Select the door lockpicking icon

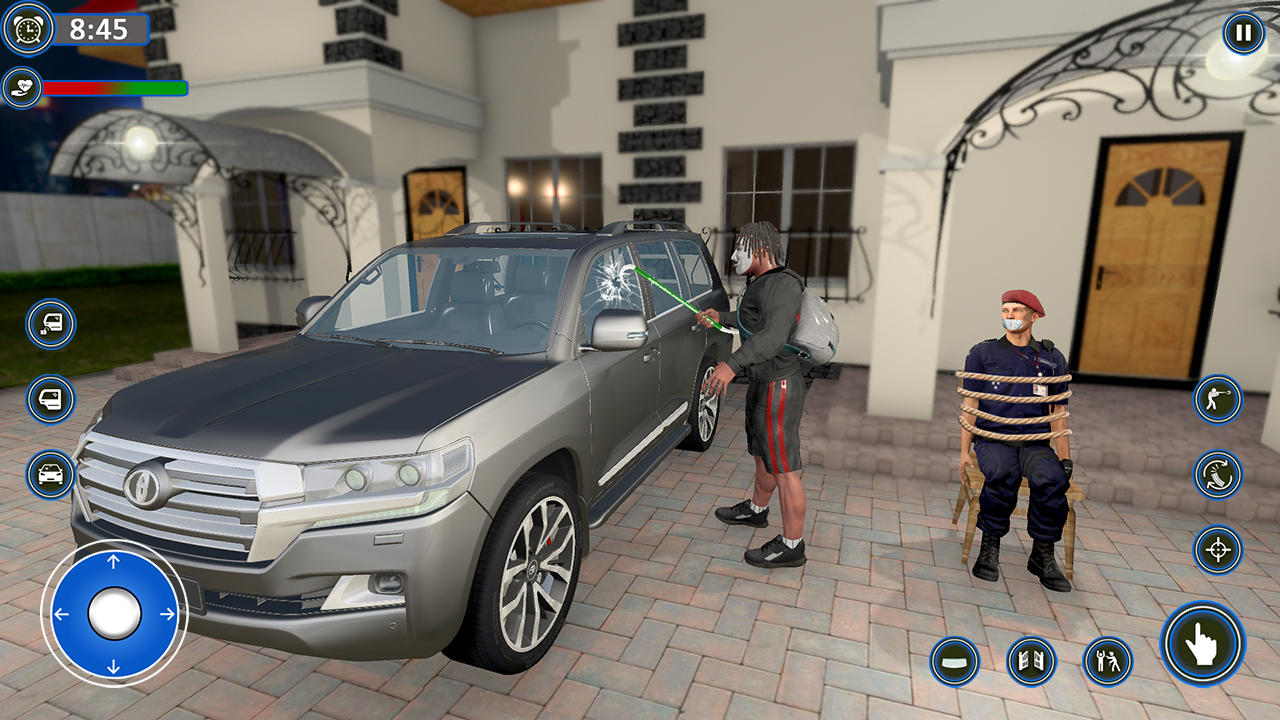pos(50,322)
